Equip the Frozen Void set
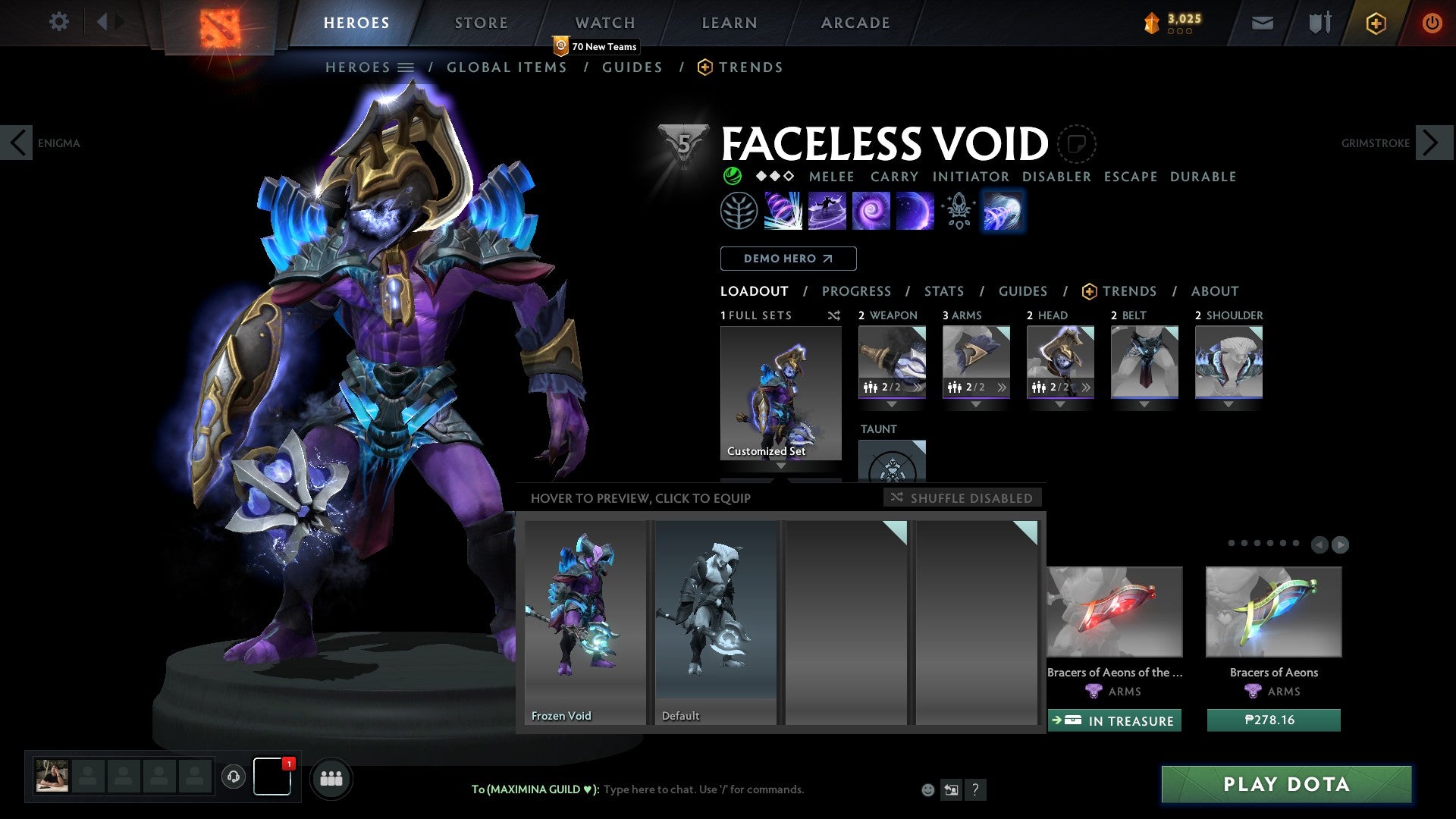 pos(585,622)
